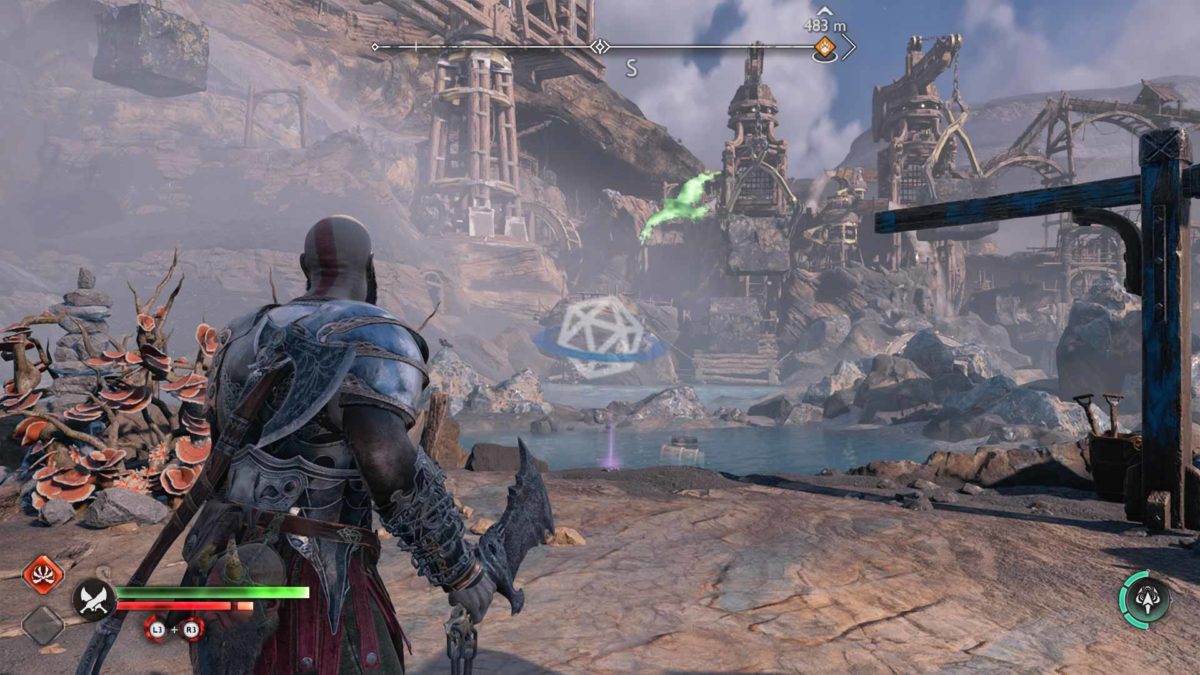Select the crossed blades weapon icon
The image size is (1200, 675).
[92, 599]
